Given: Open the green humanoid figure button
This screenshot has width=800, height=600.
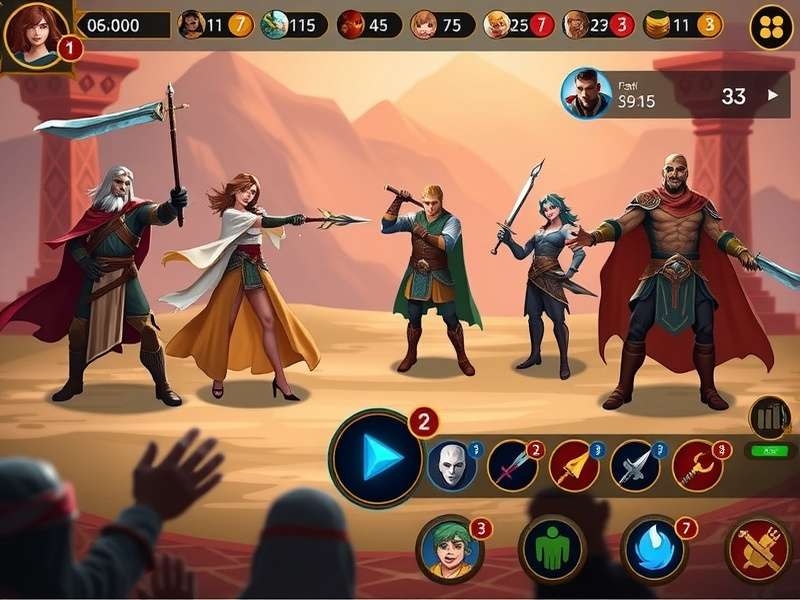Looking at the screenshot, I should coord(551,549).
